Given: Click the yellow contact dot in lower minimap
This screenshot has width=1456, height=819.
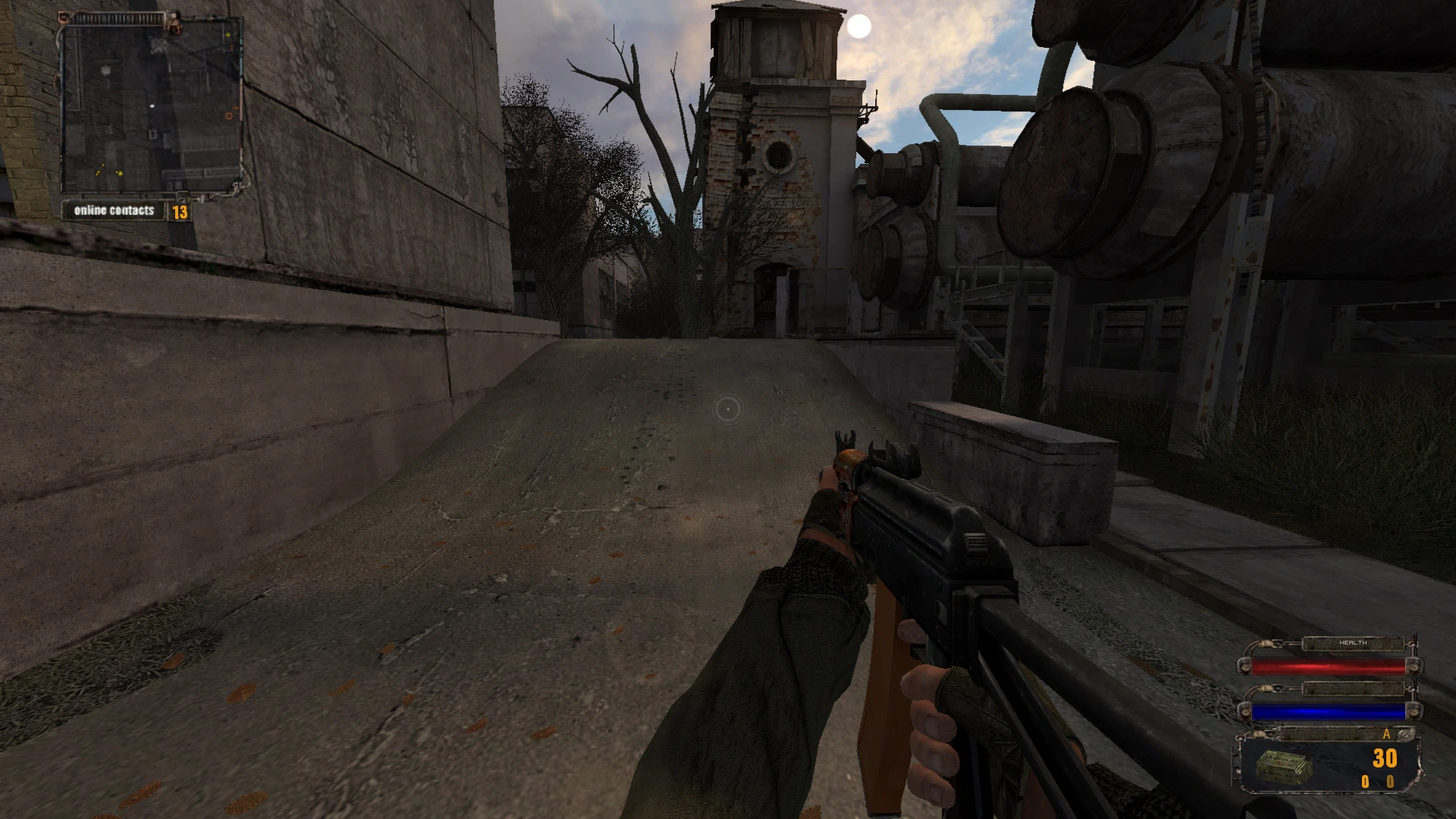Looking at the screenshot, I should [119, 174].
